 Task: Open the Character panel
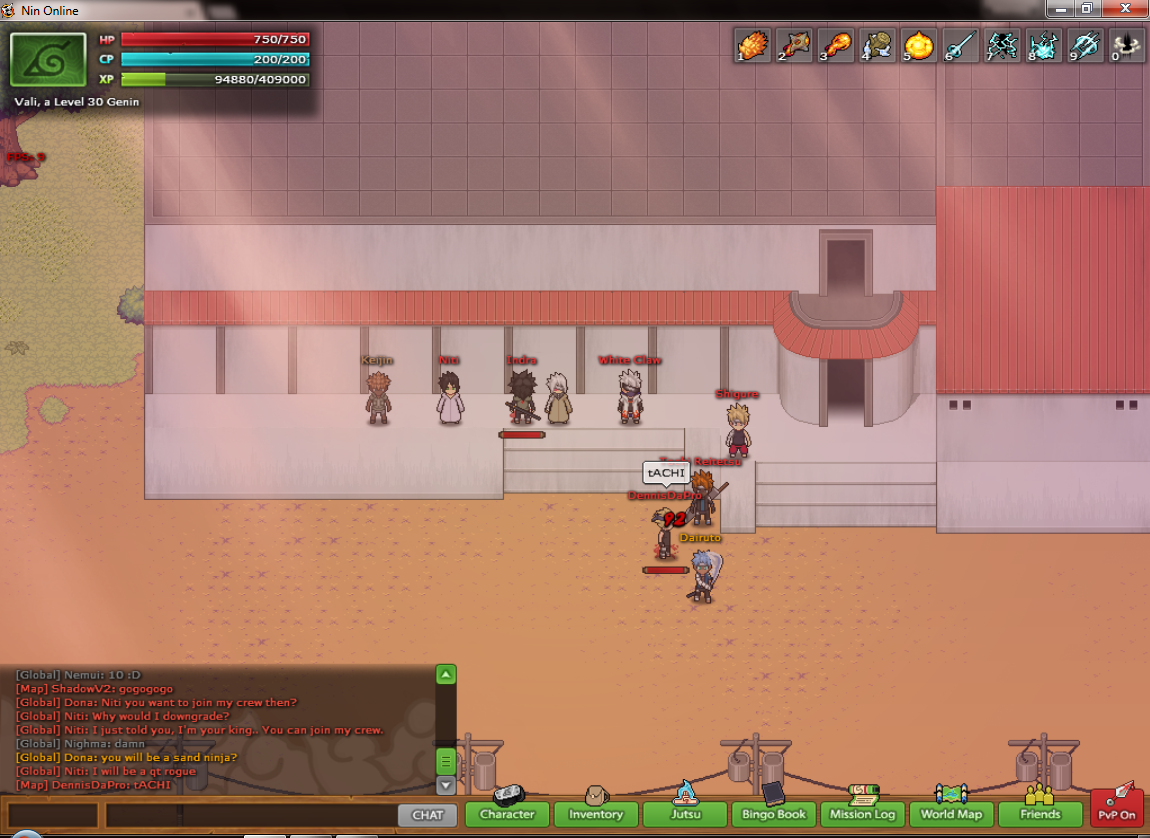(507, 814)
